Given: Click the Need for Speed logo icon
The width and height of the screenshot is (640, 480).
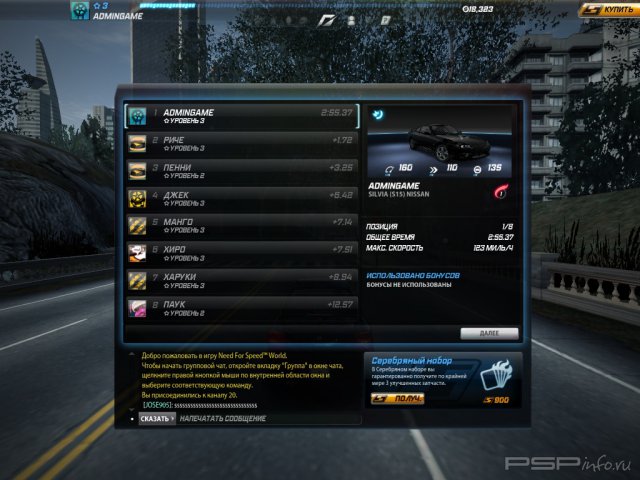Looking at the screenshot, I should [327, 19].
